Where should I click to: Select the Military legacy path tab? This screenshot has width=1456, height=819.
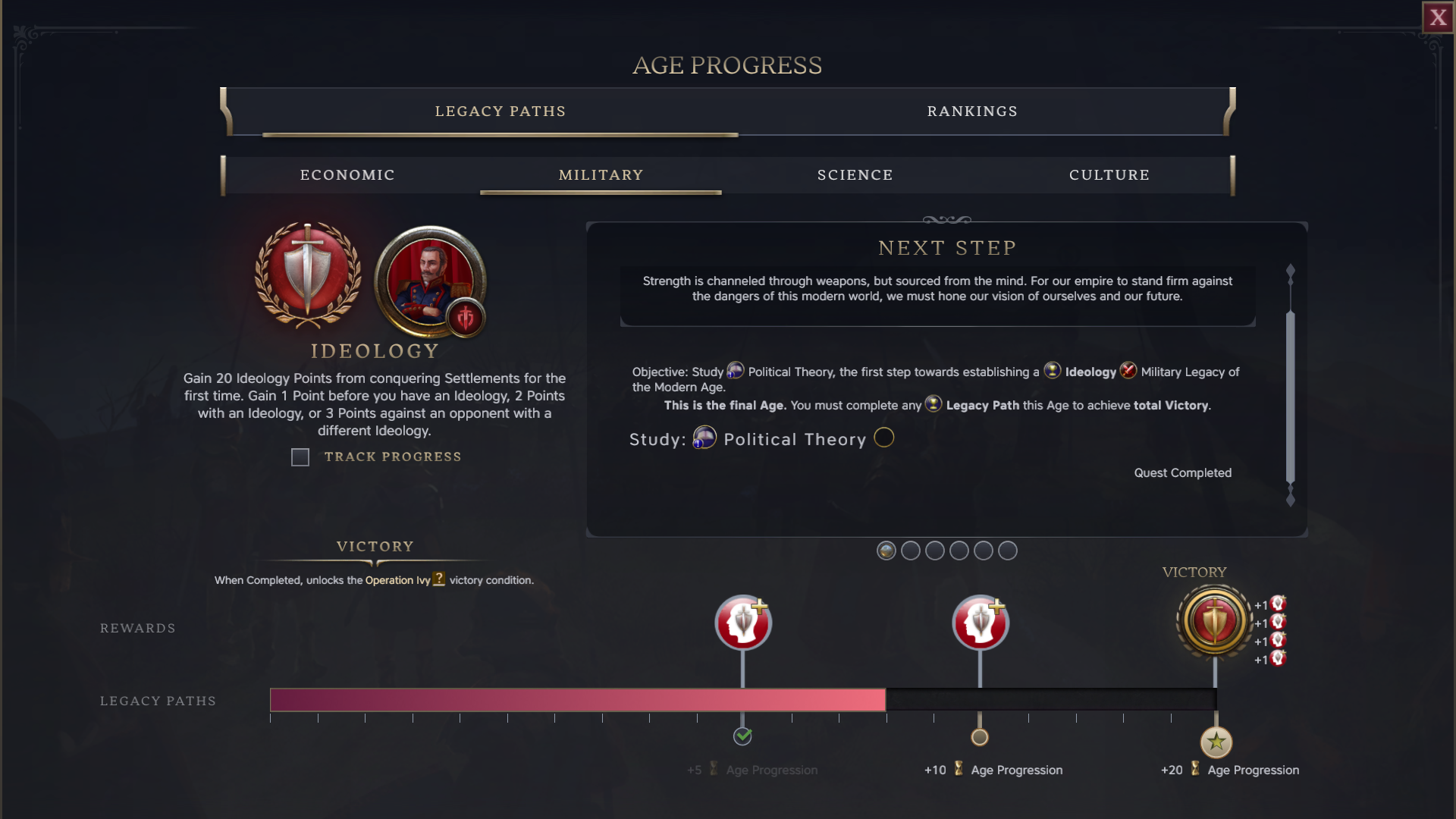click(x=601, y=175)
